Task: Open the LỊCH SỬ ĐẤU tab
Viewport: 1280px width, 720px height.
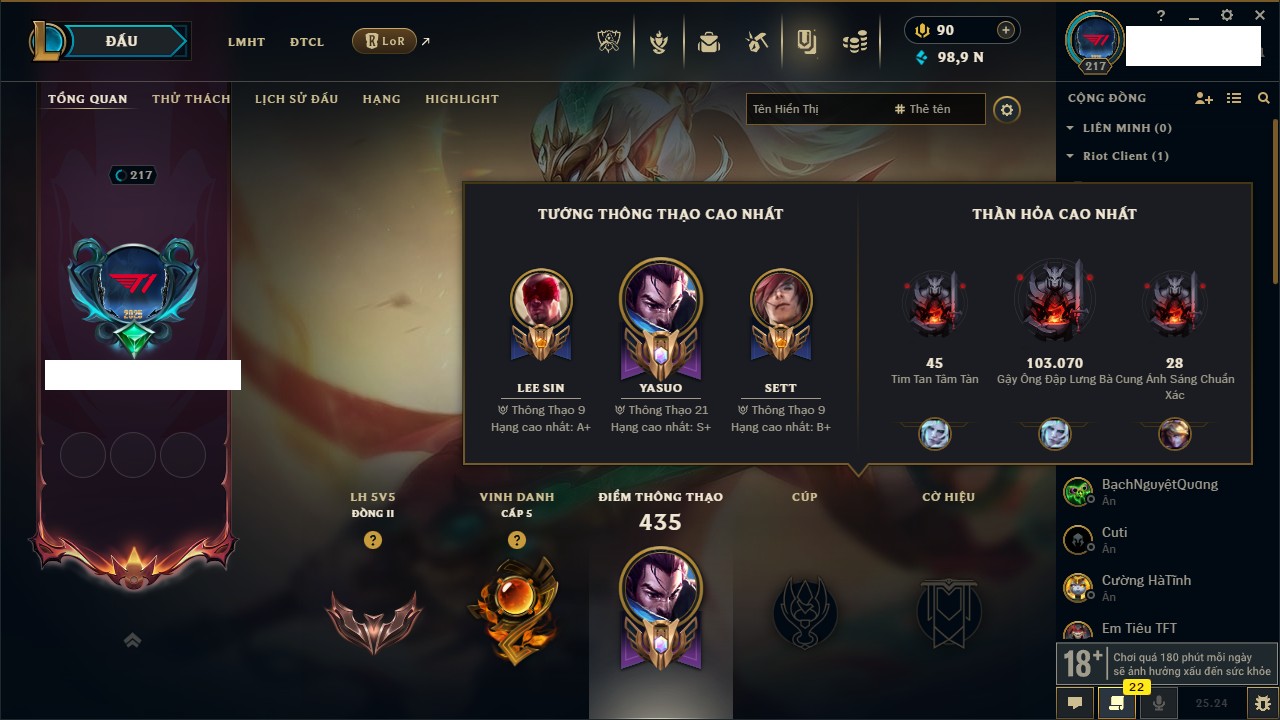Action: click(x=296, y=99)
